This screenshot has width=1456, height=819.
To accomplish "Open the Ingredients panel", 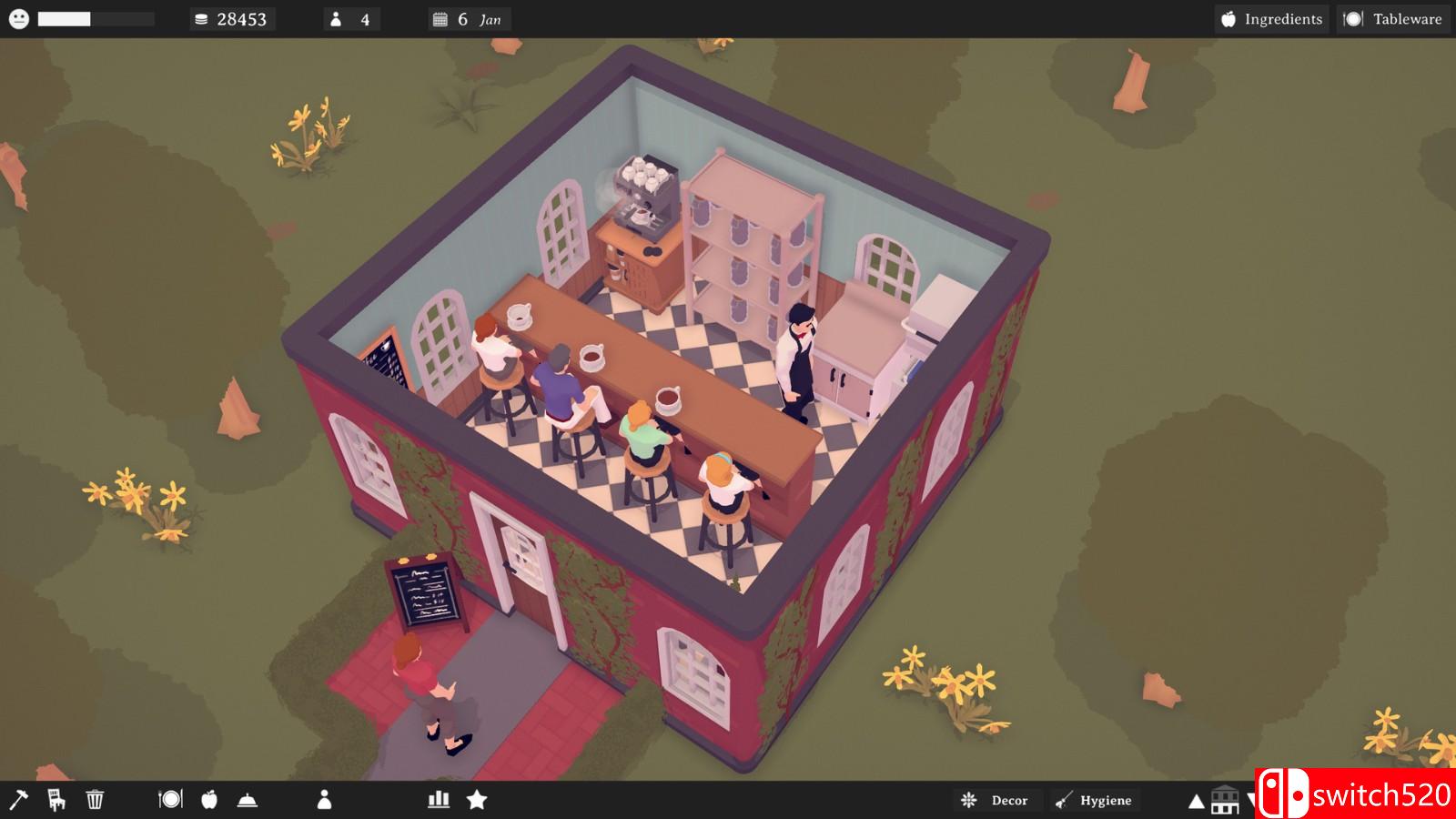I will pos(1271,19).
